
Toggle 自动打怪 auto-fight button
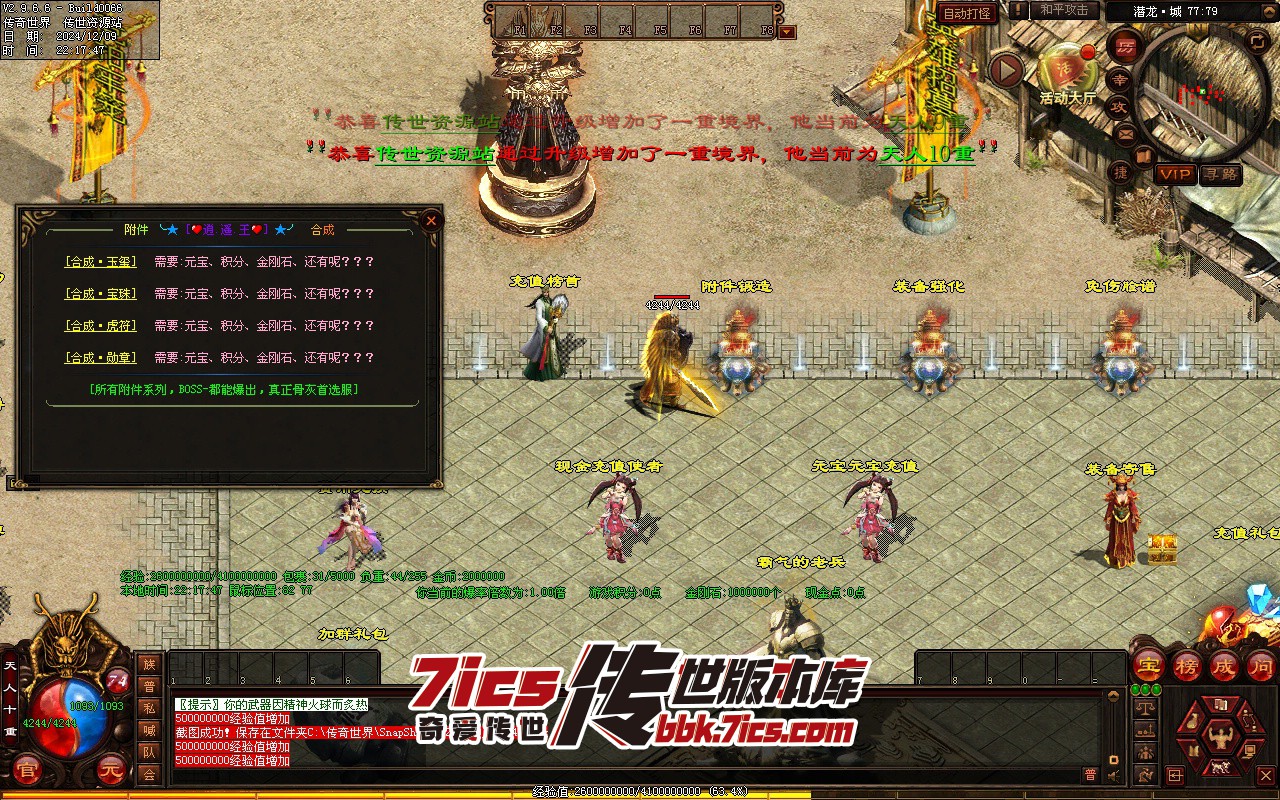[x=968, y=13]
